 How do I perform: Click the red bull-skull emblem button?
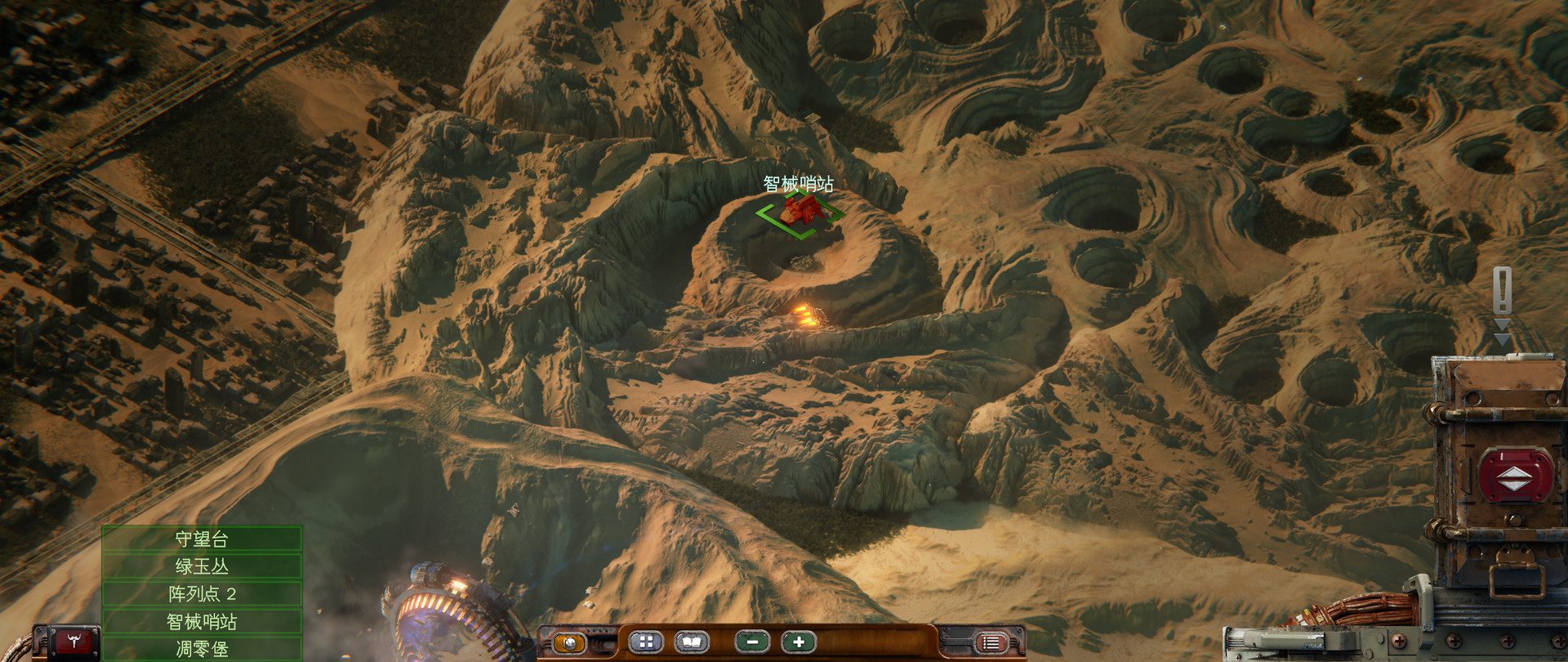pos(74,642)
